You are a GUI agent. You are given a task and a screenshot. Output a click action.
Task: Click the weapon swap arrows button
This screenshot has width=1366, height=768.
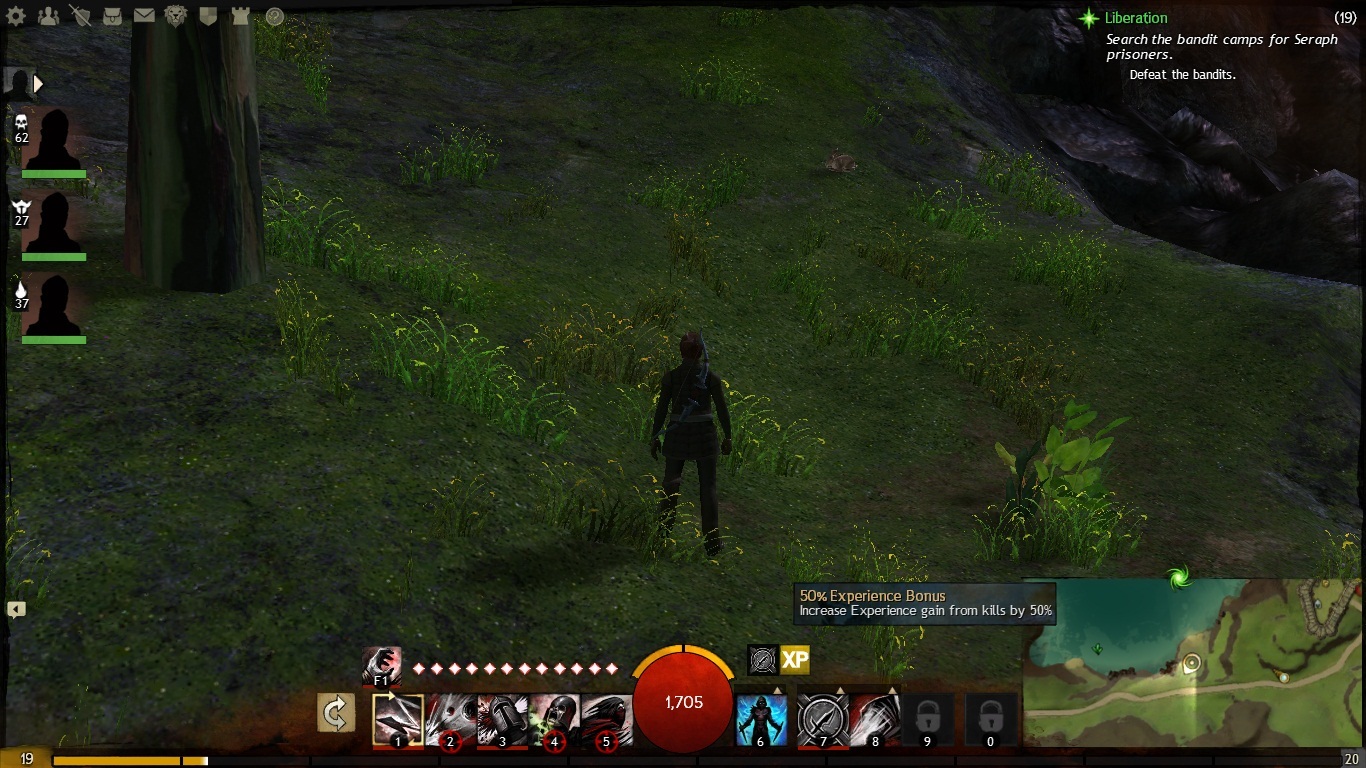click(336, 713)
